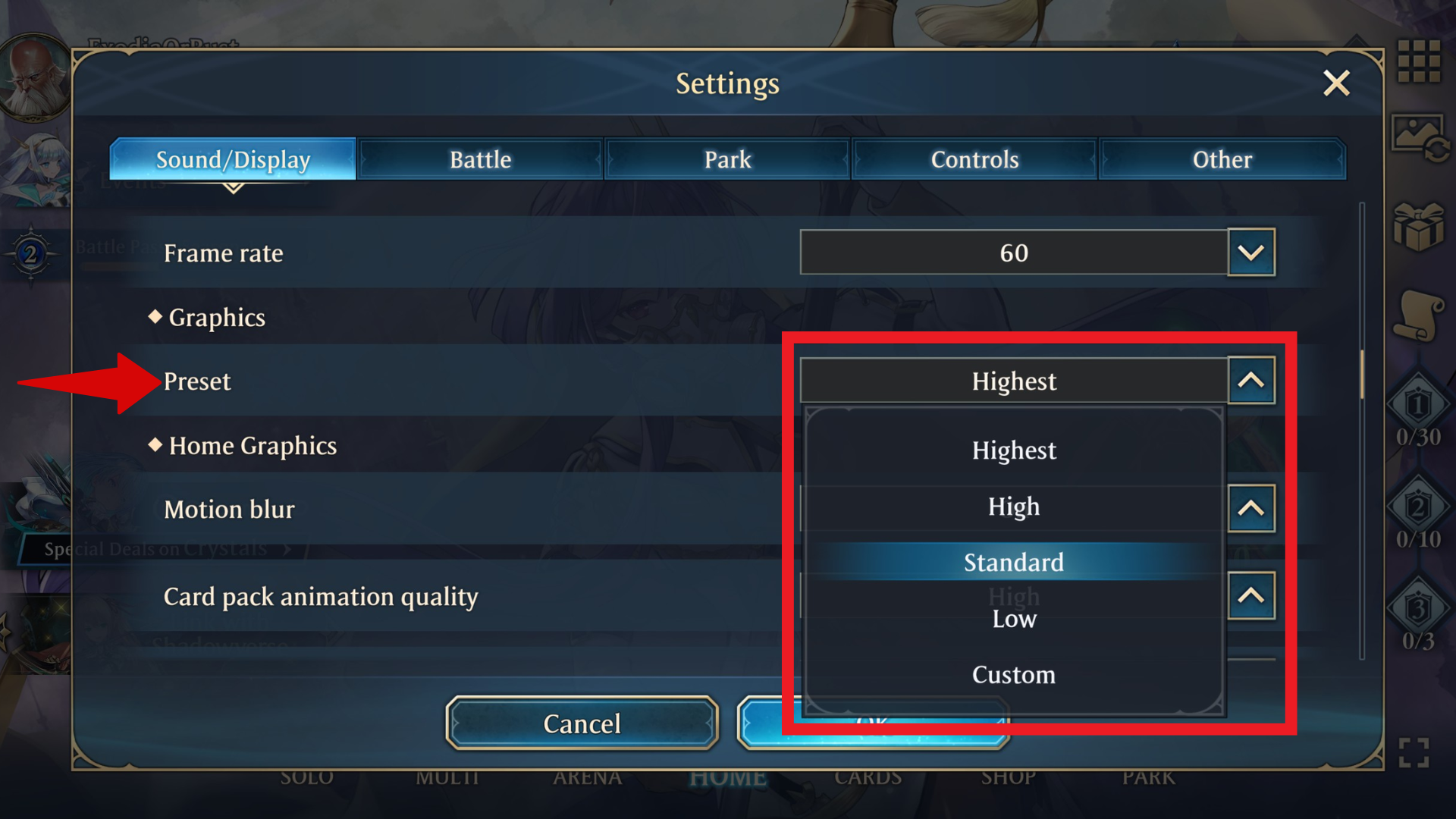Open the Card pack animation quality dropdown
1456x819 pixels.
pyautogui.click(x=1251, y=597)
